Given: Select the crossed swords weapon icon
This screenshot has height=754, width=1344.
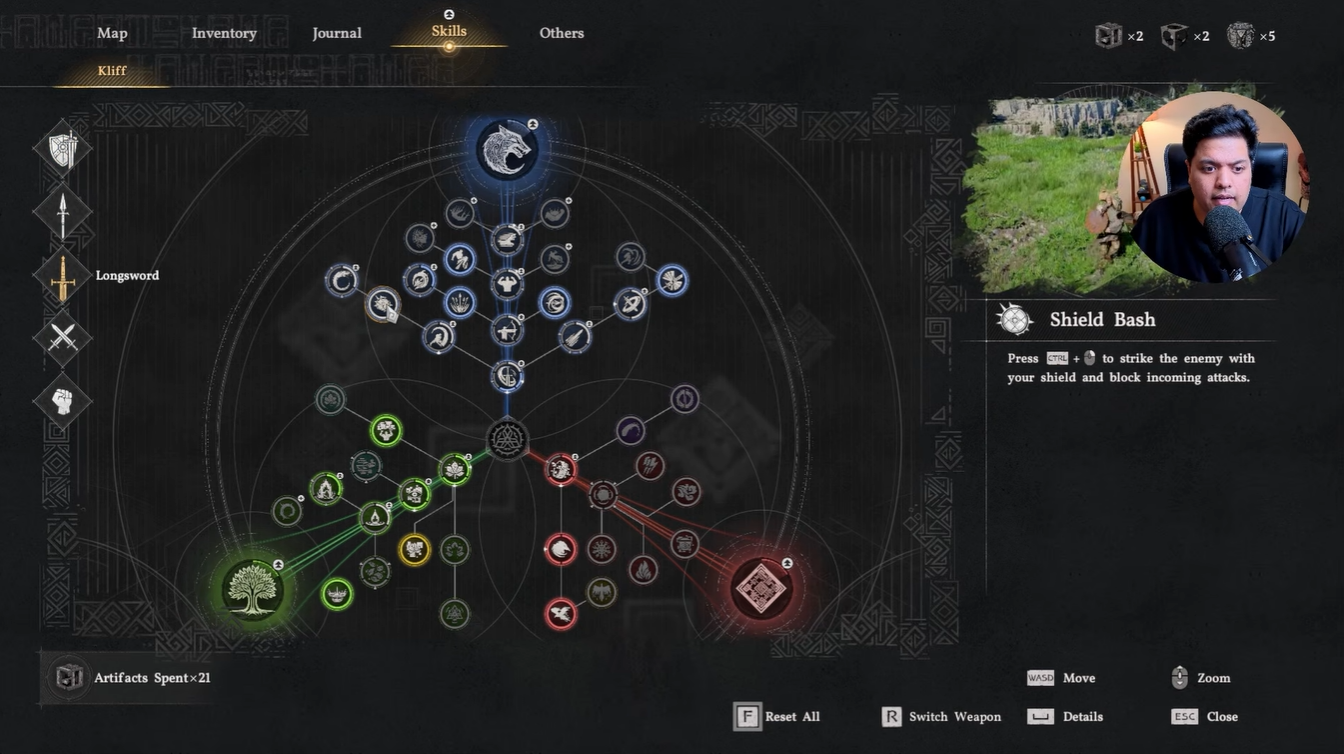Looking at the screenshot, I should [x=62, y=338].
